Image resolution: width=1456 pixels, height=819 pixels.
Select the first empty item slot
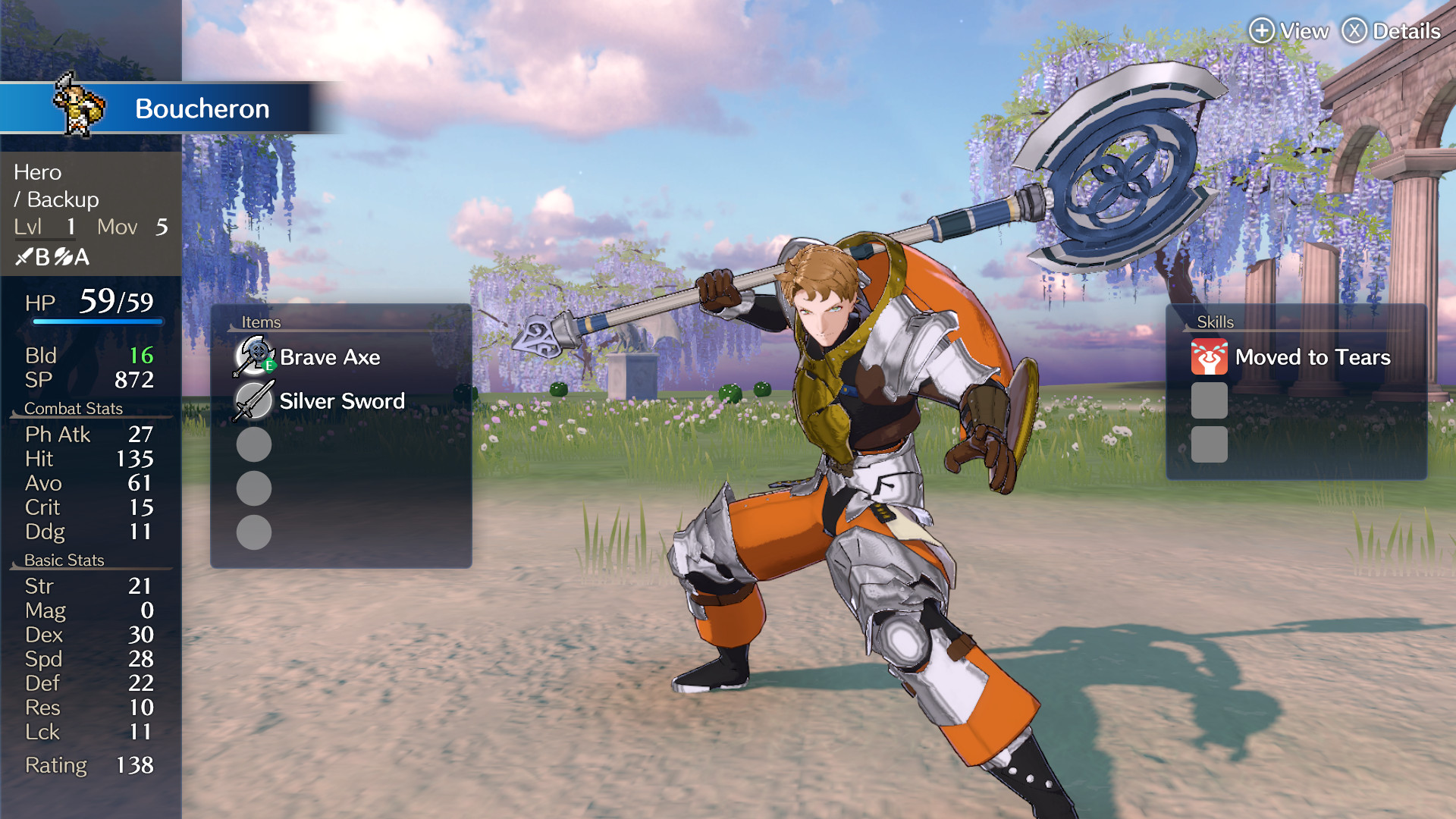tap(253, 445)
